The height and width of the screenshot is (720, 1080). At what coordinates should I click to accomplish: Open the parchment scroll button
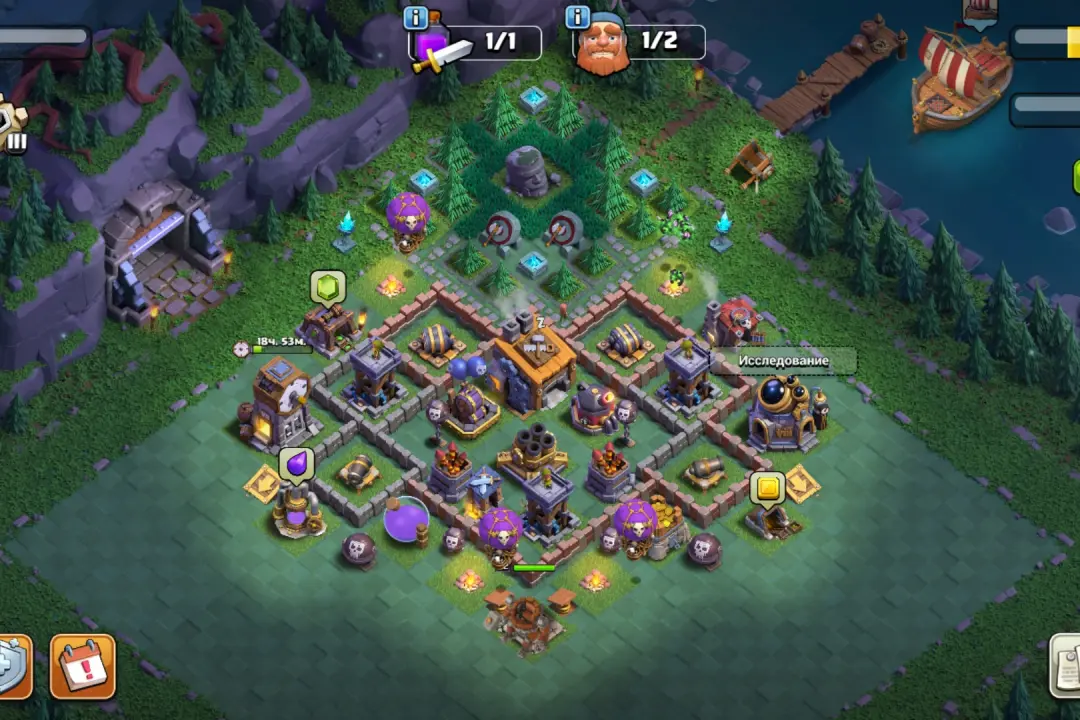click(1066, 665)
